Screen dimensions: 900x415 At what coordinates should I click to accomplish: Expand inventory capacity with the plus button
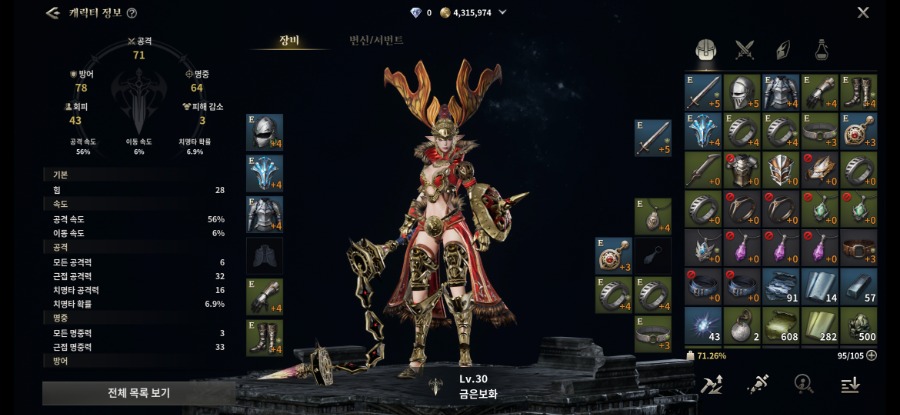tap(871, 355)
